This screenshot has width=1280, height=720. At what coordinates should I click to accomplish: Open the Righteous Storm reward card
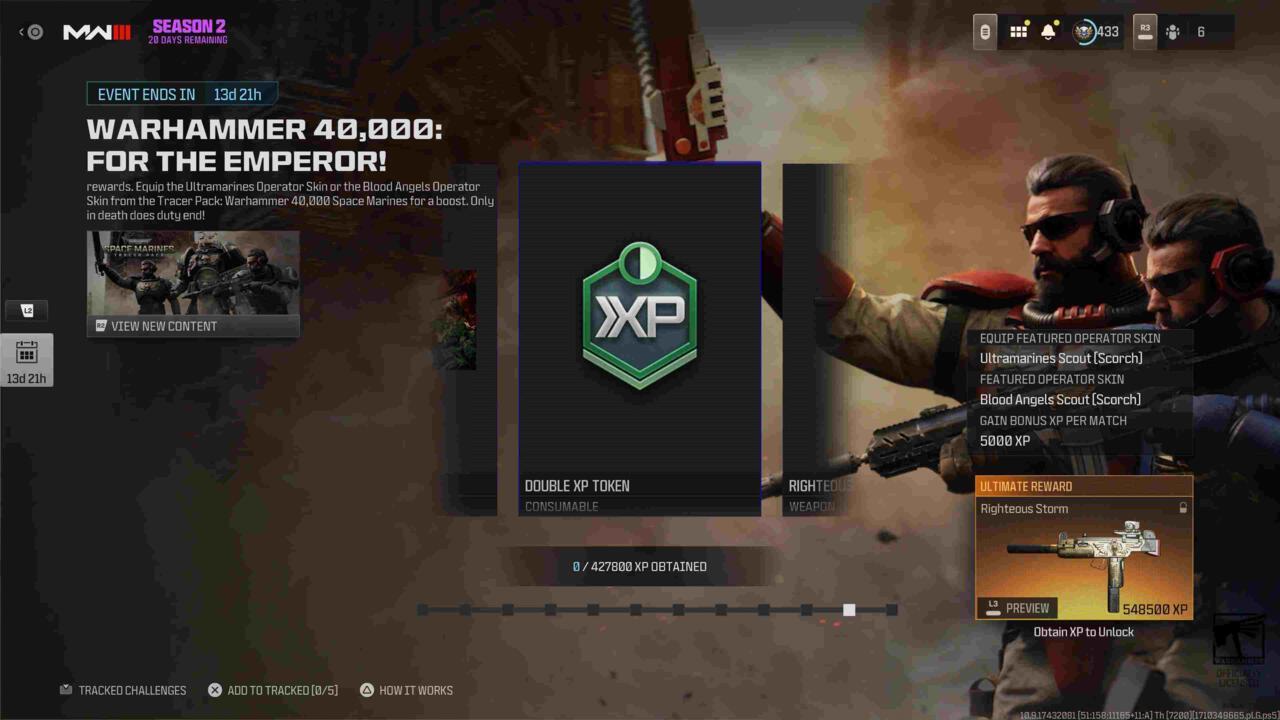click(x=1084, y=555)
